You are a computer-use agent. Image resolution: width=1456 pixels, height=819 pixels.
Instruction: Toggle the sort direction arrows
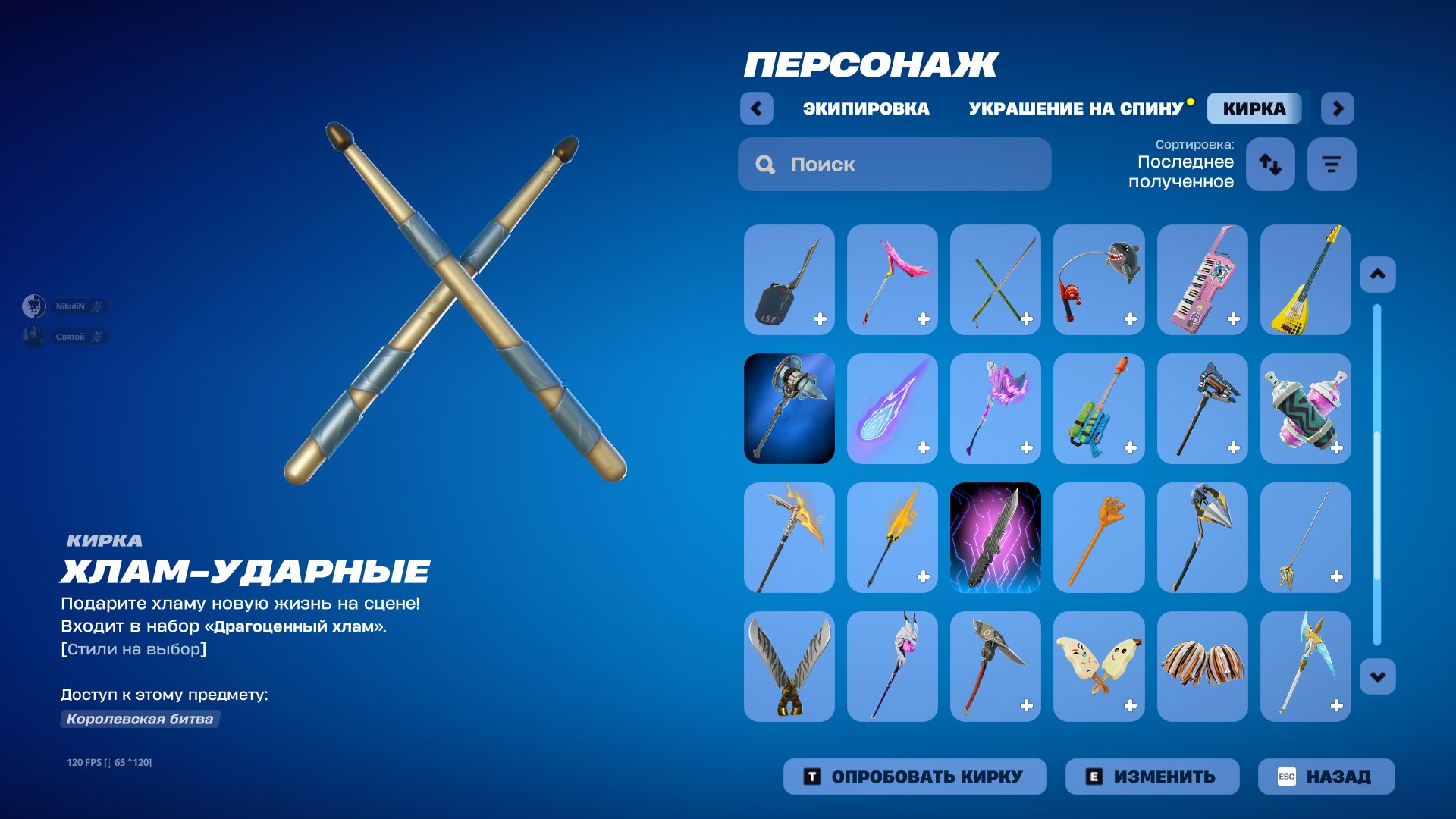click(x=1270, y=163)
